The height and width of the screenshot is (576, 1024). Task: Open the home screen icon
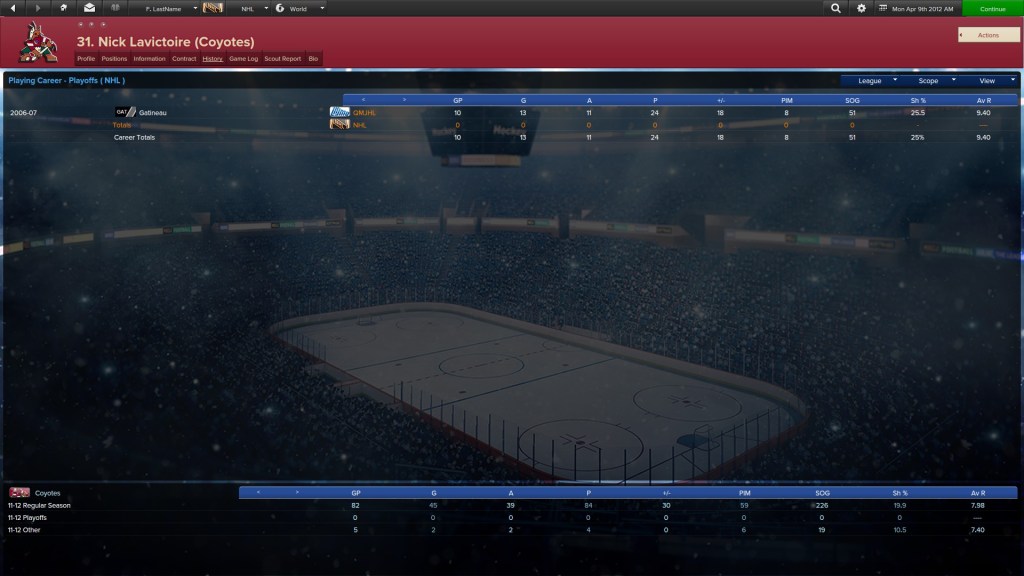(x=64, y=8)
